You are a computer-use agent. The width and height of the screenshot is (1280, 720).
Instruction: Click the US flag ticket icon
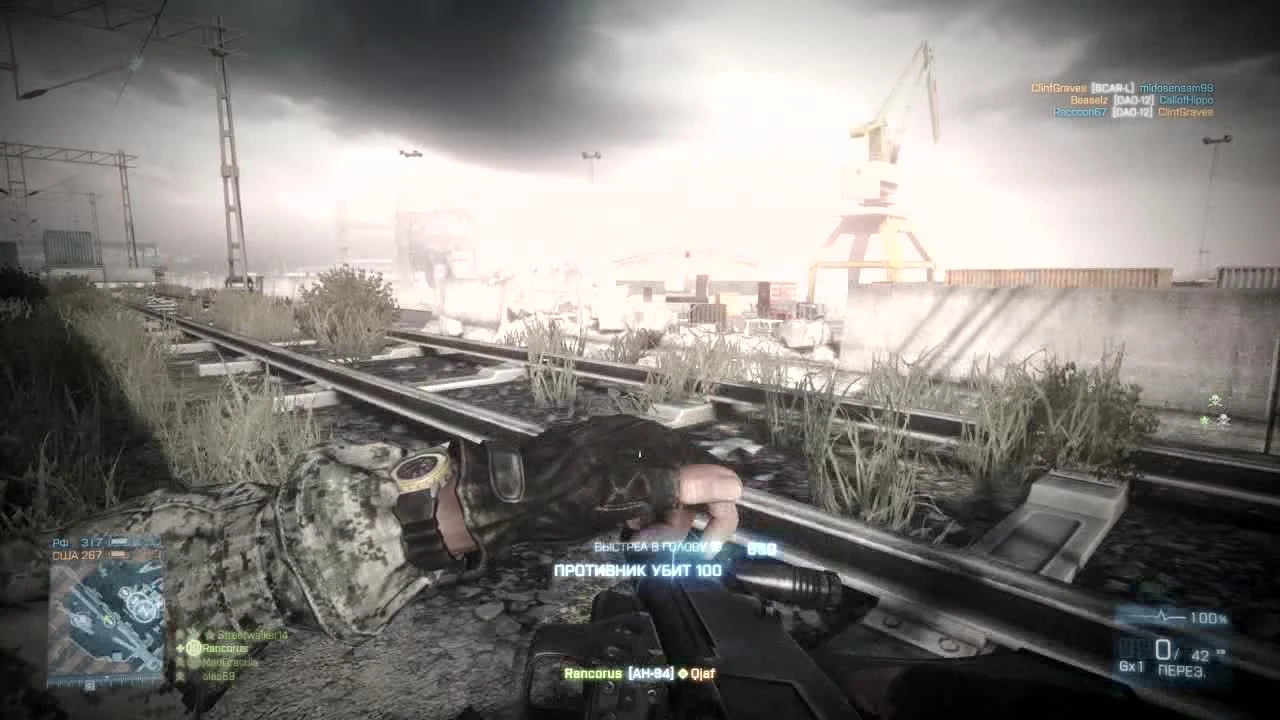click(119, 556)
